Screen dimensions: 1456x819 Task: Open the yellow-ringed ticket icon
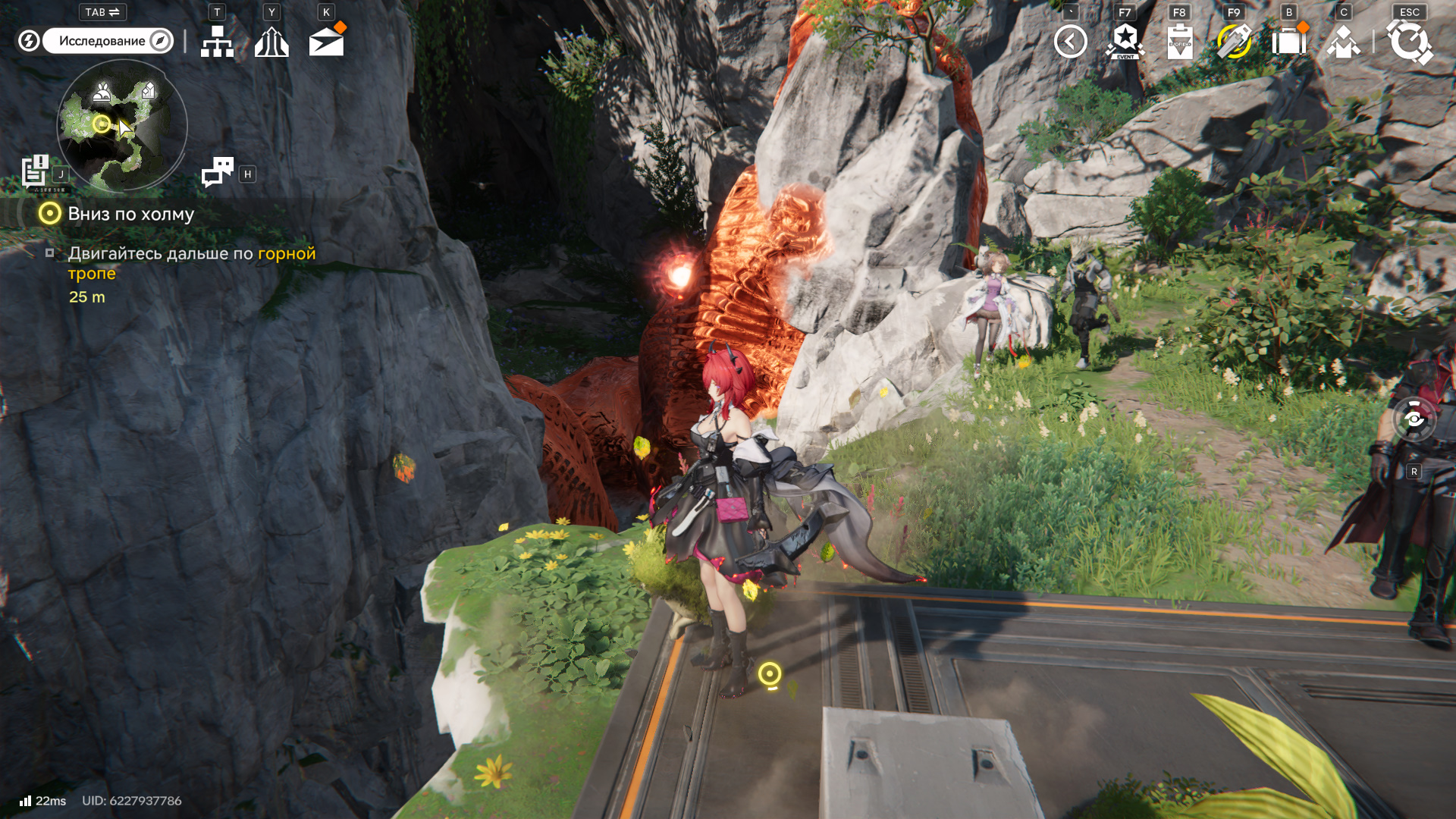pyautogui.click(x=1234, y=42)
